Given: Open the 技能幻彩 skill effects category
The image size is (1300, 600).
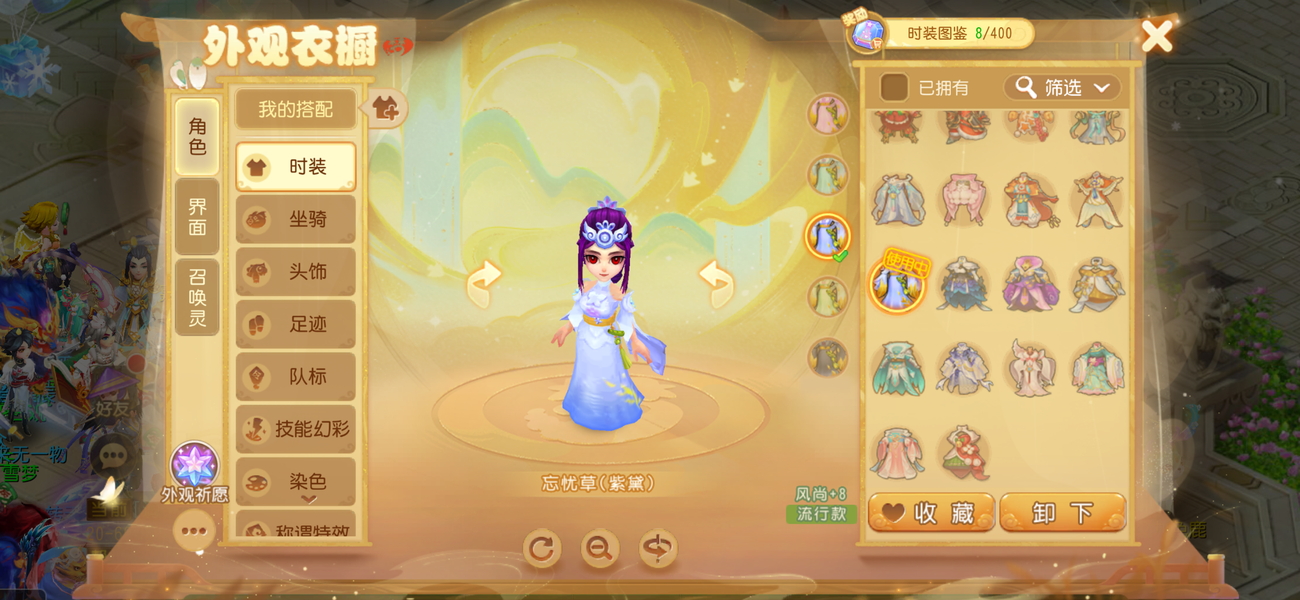Looking at the screenshot, I should point(296,429).
